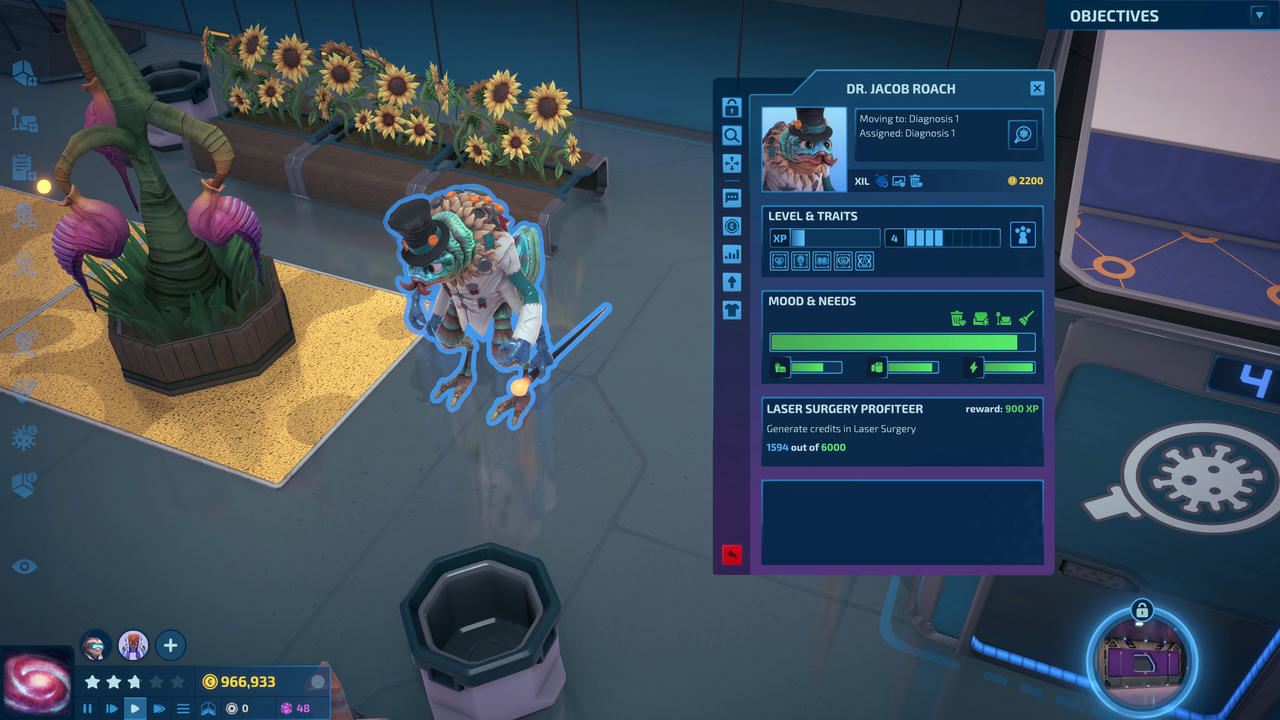Screen dimensions: 1280x720
Task: Click the plus button beside character portraits
Action: tap(170, 645)
